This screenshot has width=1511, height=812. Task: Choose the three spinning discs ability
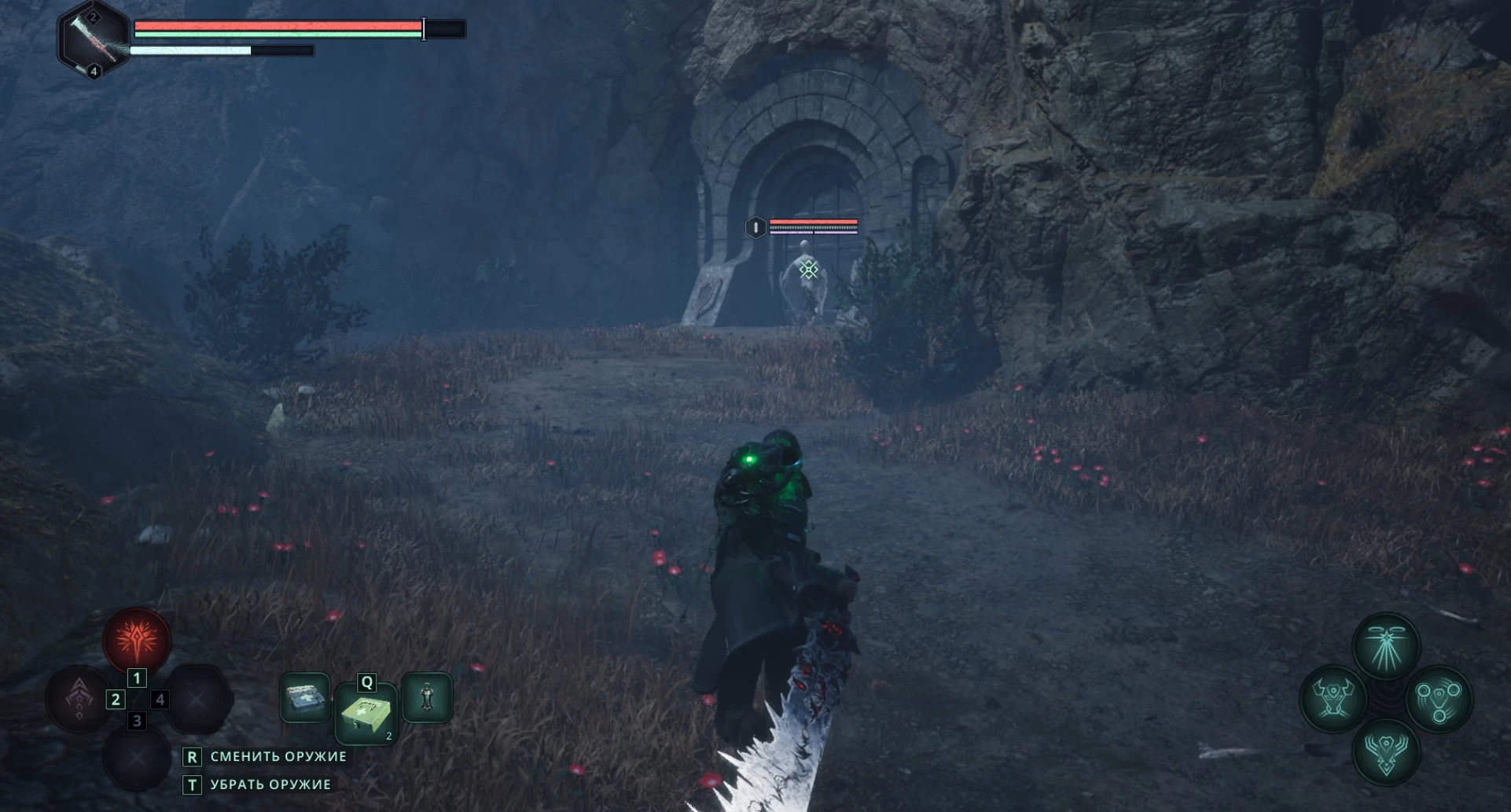1439,699
